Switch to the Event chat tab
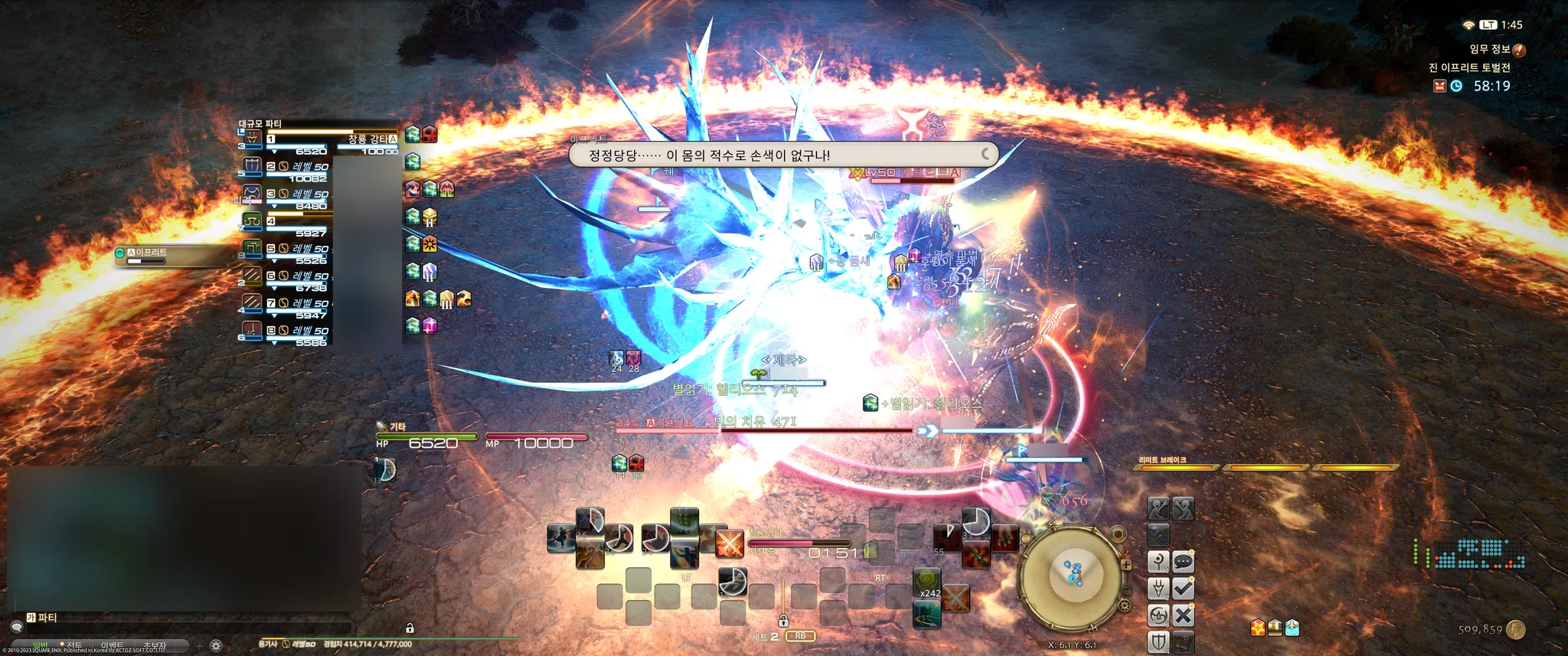 click(x=113, y=645)
